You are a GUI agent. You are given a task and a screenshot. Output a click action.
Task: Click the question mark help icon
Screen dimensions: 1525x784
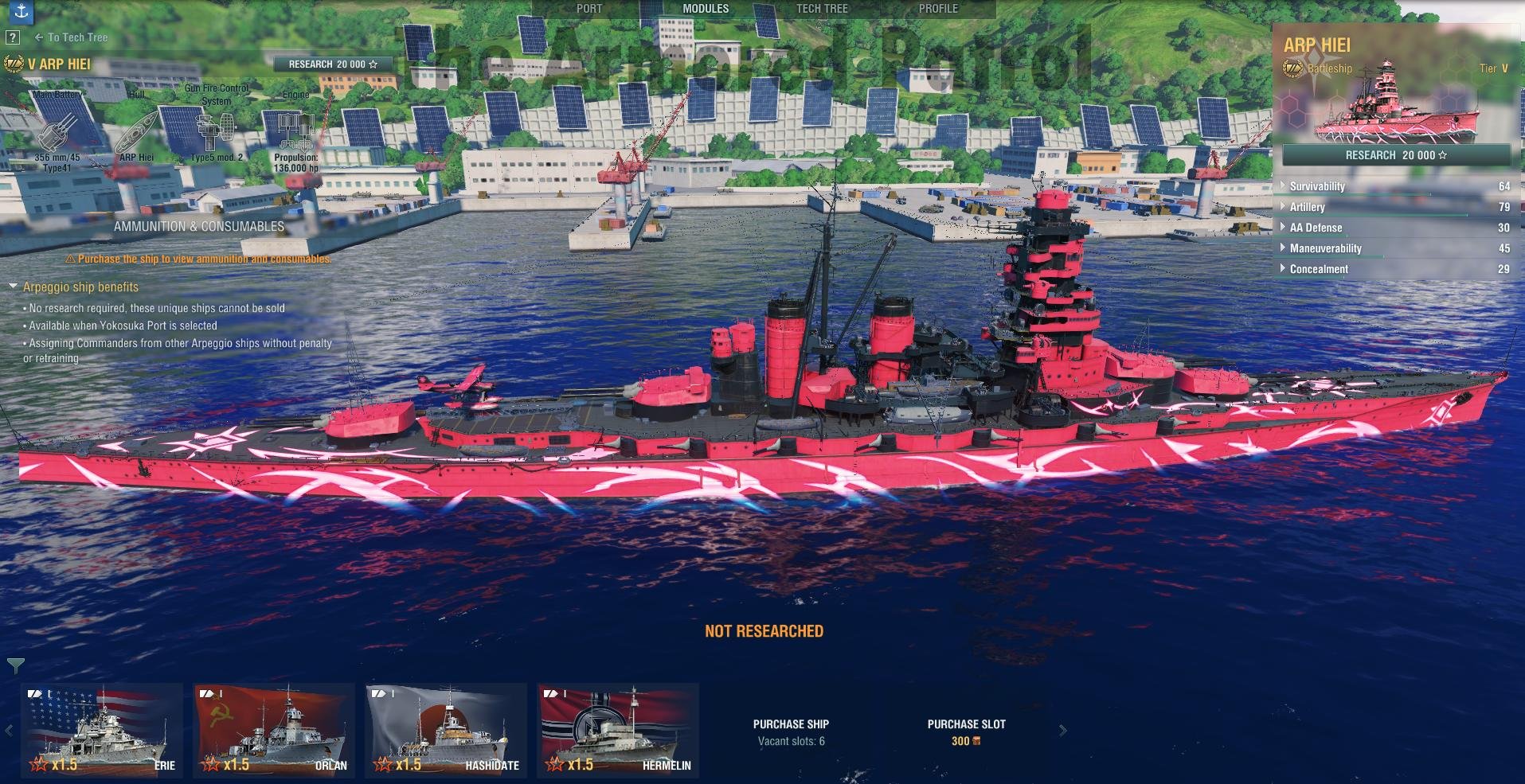(x=12, y=37)
